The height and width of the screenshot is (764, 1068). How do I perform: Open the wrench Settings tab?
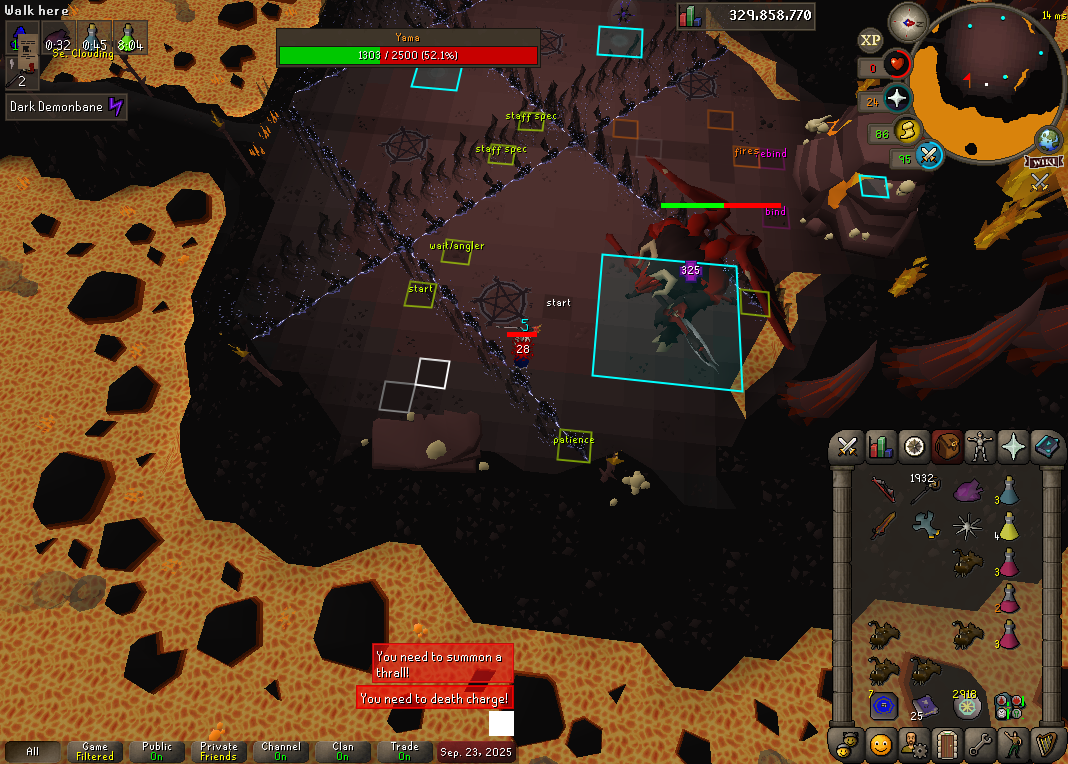[x=979, y=744]
